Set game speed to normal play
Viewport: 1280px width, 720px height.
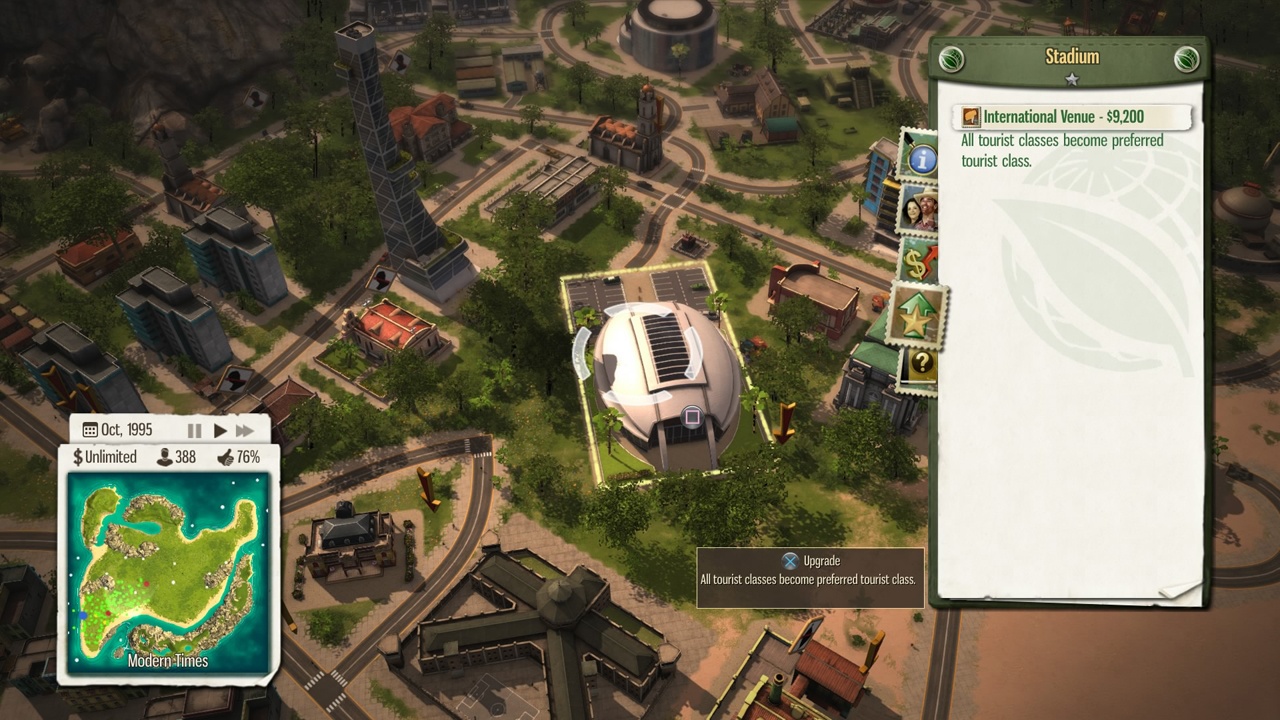coord(220,430)
